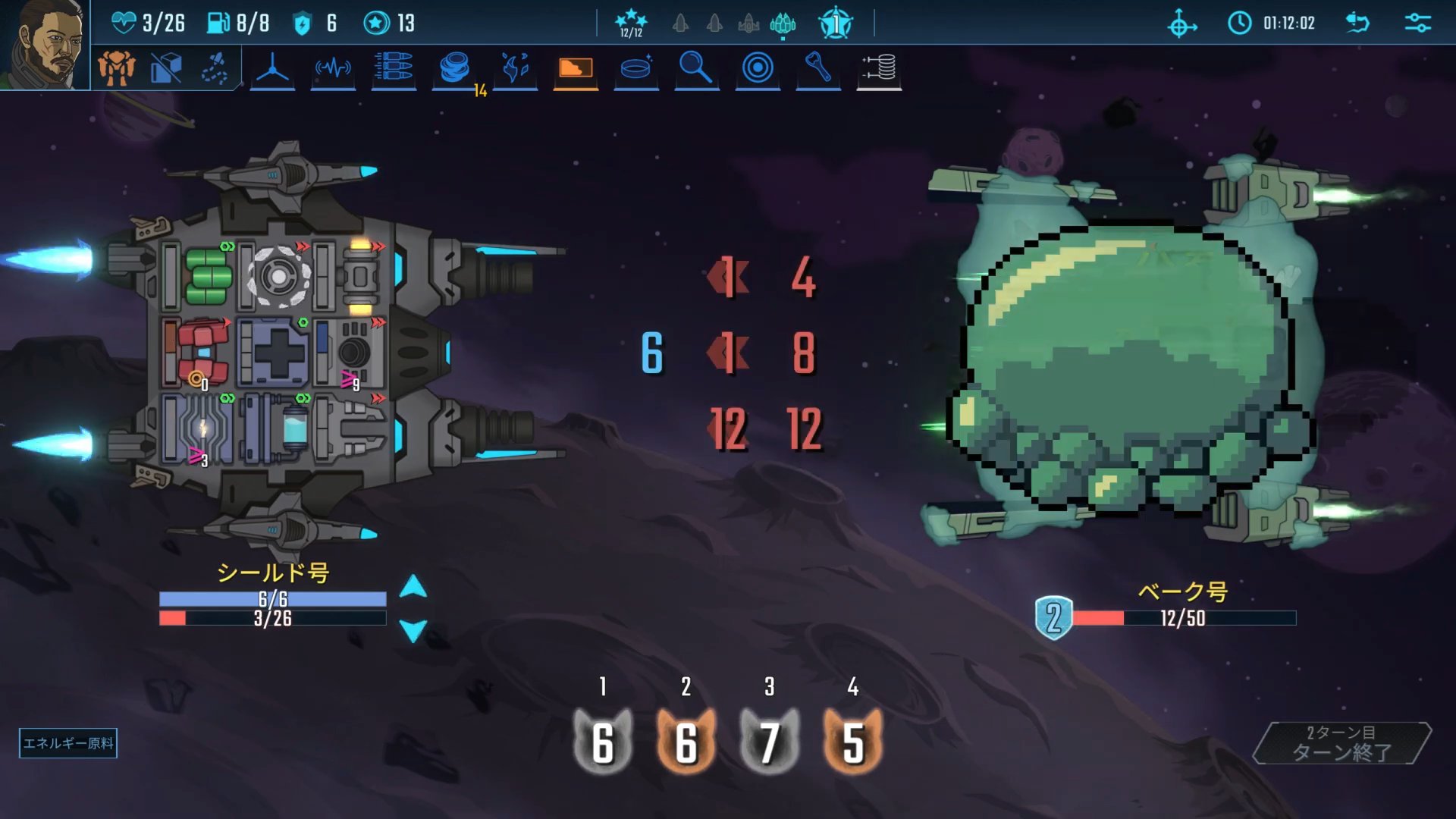Open the orange mech robot icon
Screen dimensions: 1456x819
pyautogui.click(x=116, y=68)
